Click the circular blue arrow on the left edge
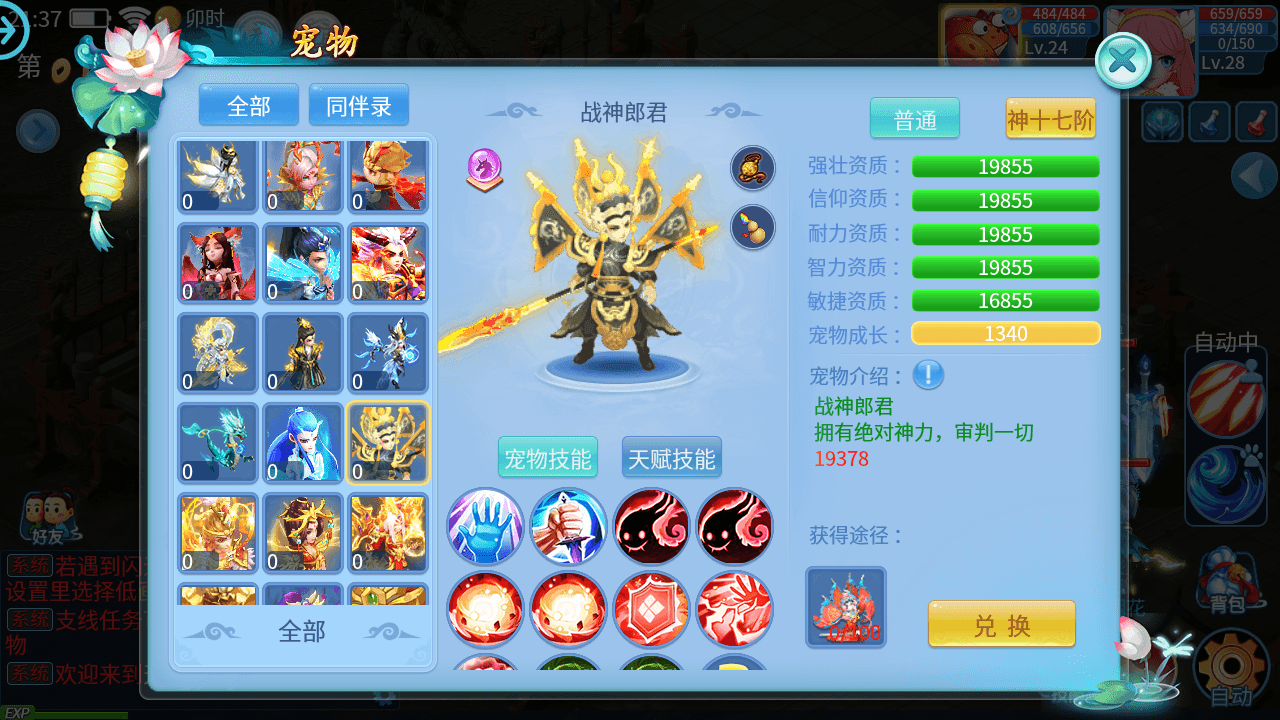The image size is (1280, 720). click(36, 132)
